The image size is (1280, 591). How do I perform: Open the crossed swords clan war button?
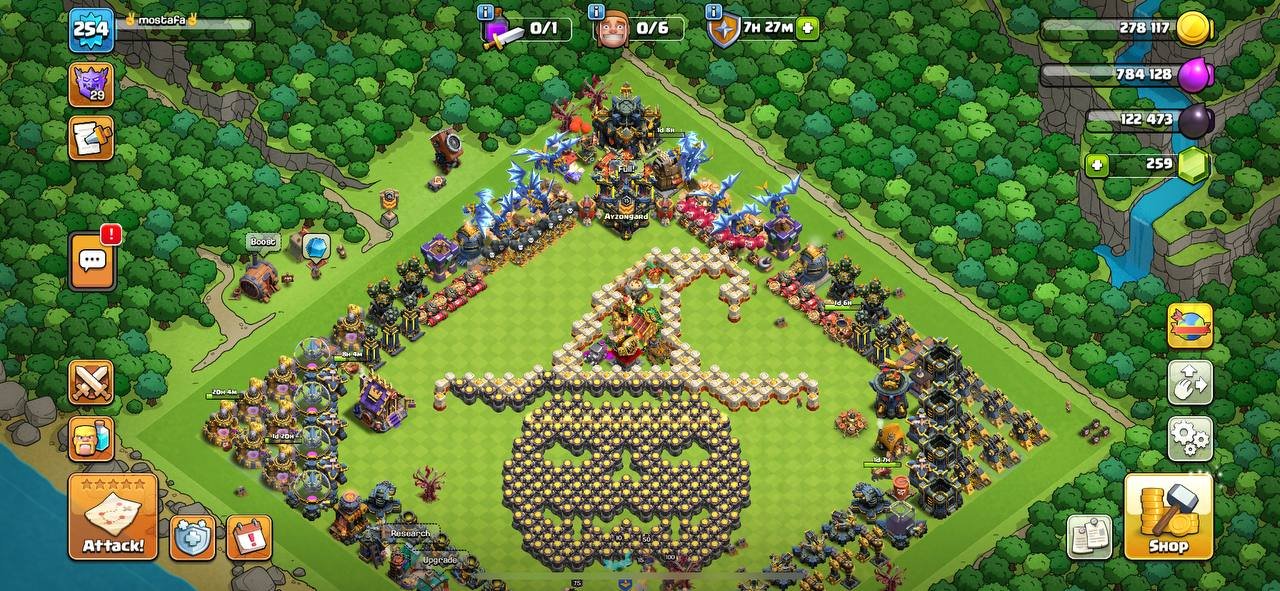click(91, 382)
